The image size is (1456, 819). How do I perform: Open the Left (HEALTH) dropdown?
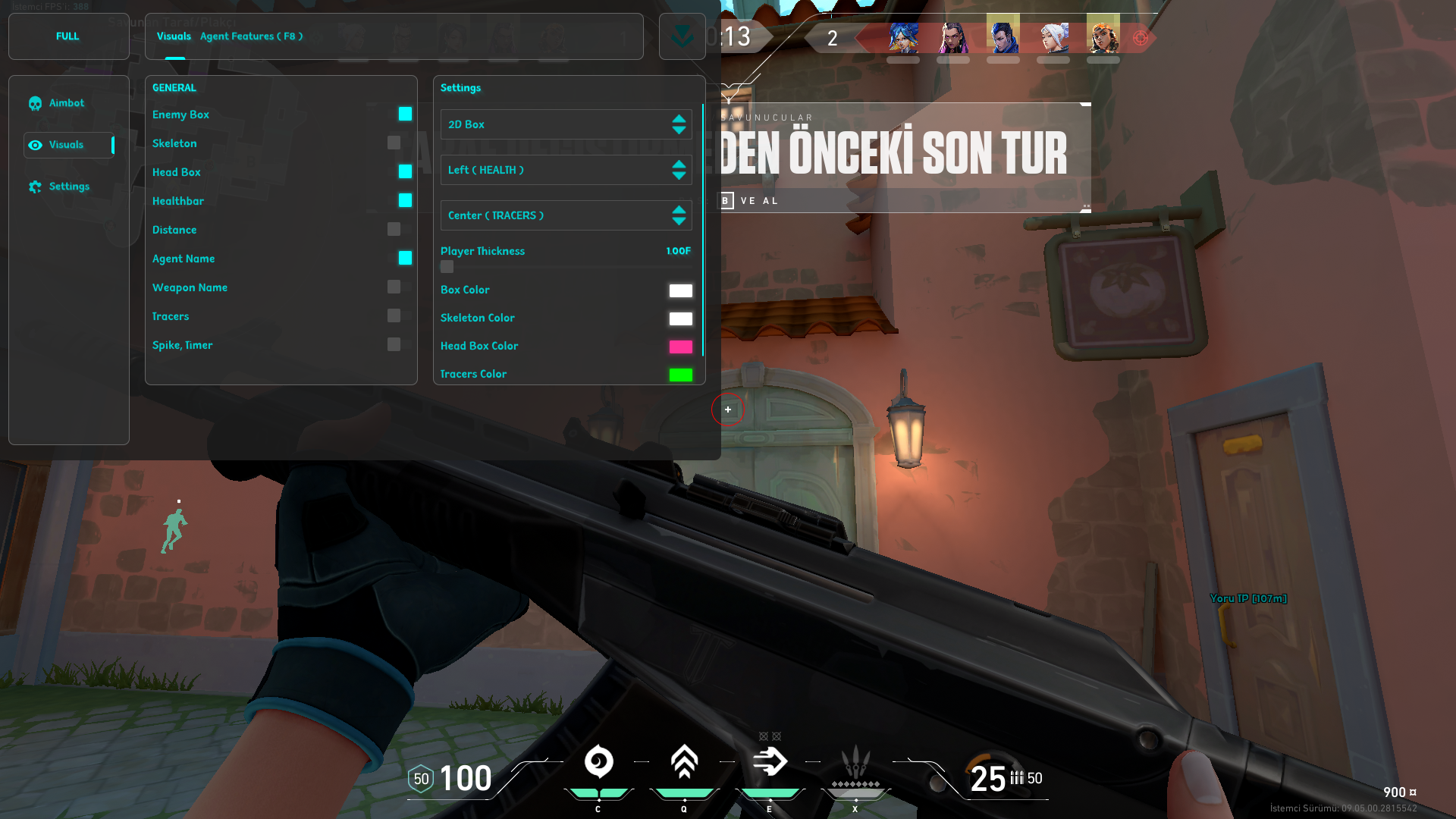point(566,170)
